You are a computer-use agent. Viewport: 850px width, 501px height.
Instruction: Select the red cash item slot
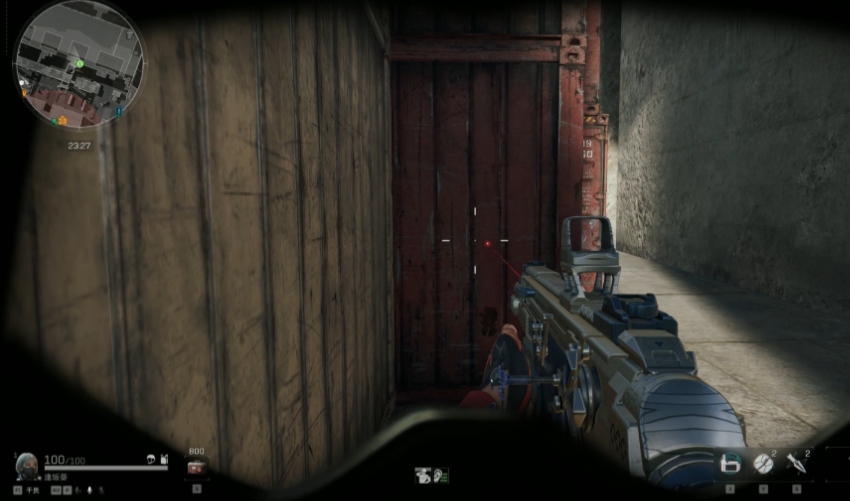tap(197, 467)
